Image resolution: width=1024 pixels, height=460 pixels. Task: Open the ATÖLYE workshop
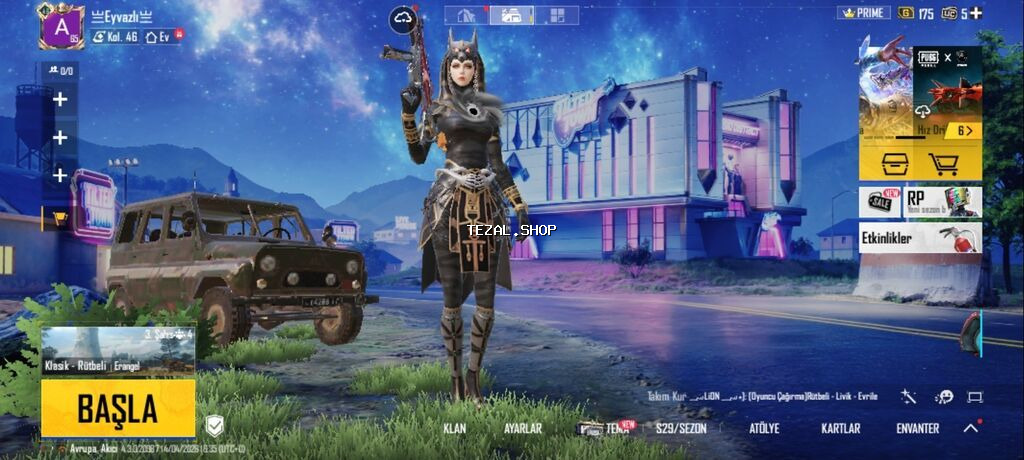(764, 428)
